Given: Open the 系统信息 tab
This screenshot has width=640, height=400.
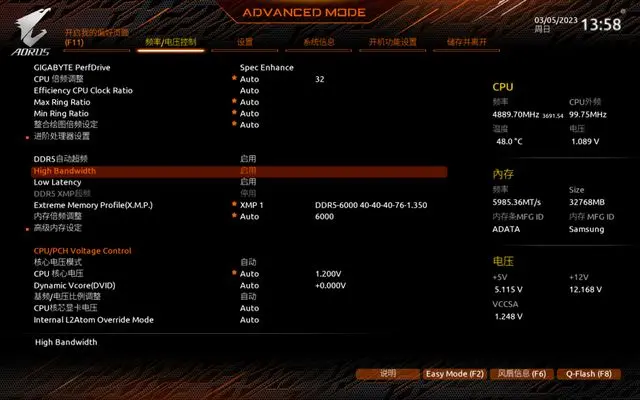Looking at the screenshot, I should click(318, 43).
